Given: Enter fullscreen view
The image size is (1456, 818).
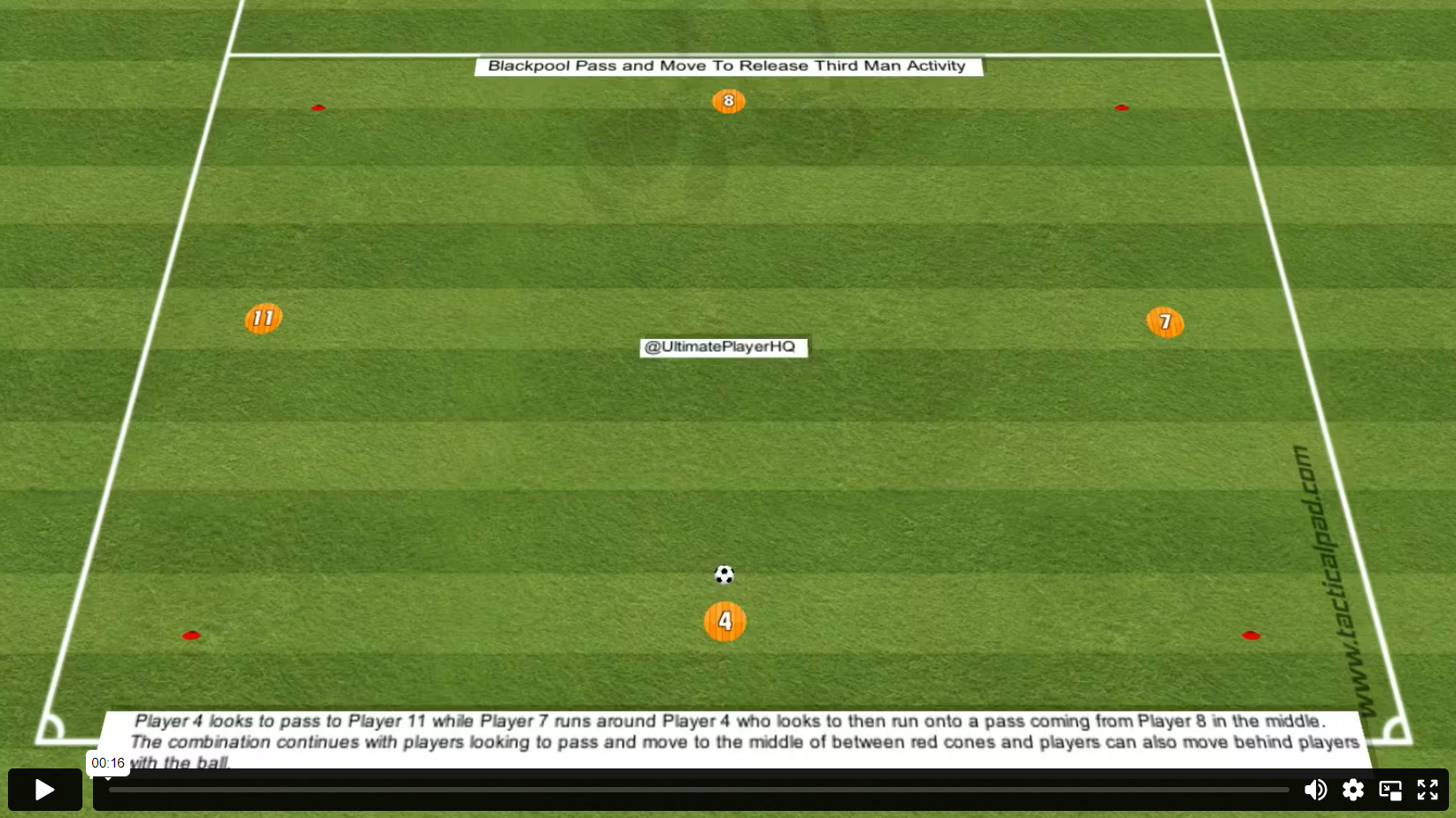Looking at the screenshot, I should (x=1428, y=789).
